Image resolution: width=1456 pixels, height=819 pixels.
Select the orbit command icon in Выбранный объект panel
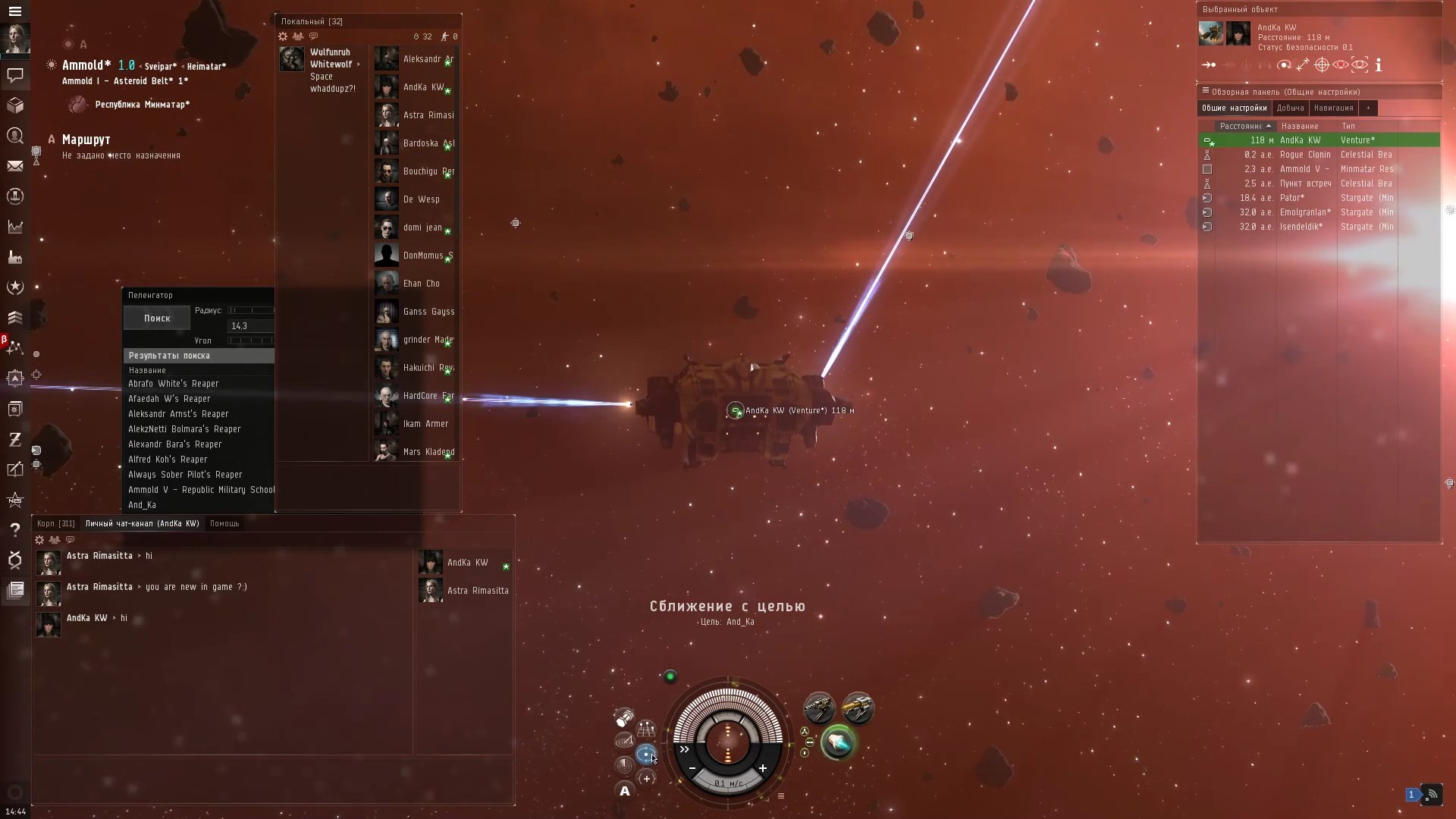click(x=1285, y=64)
